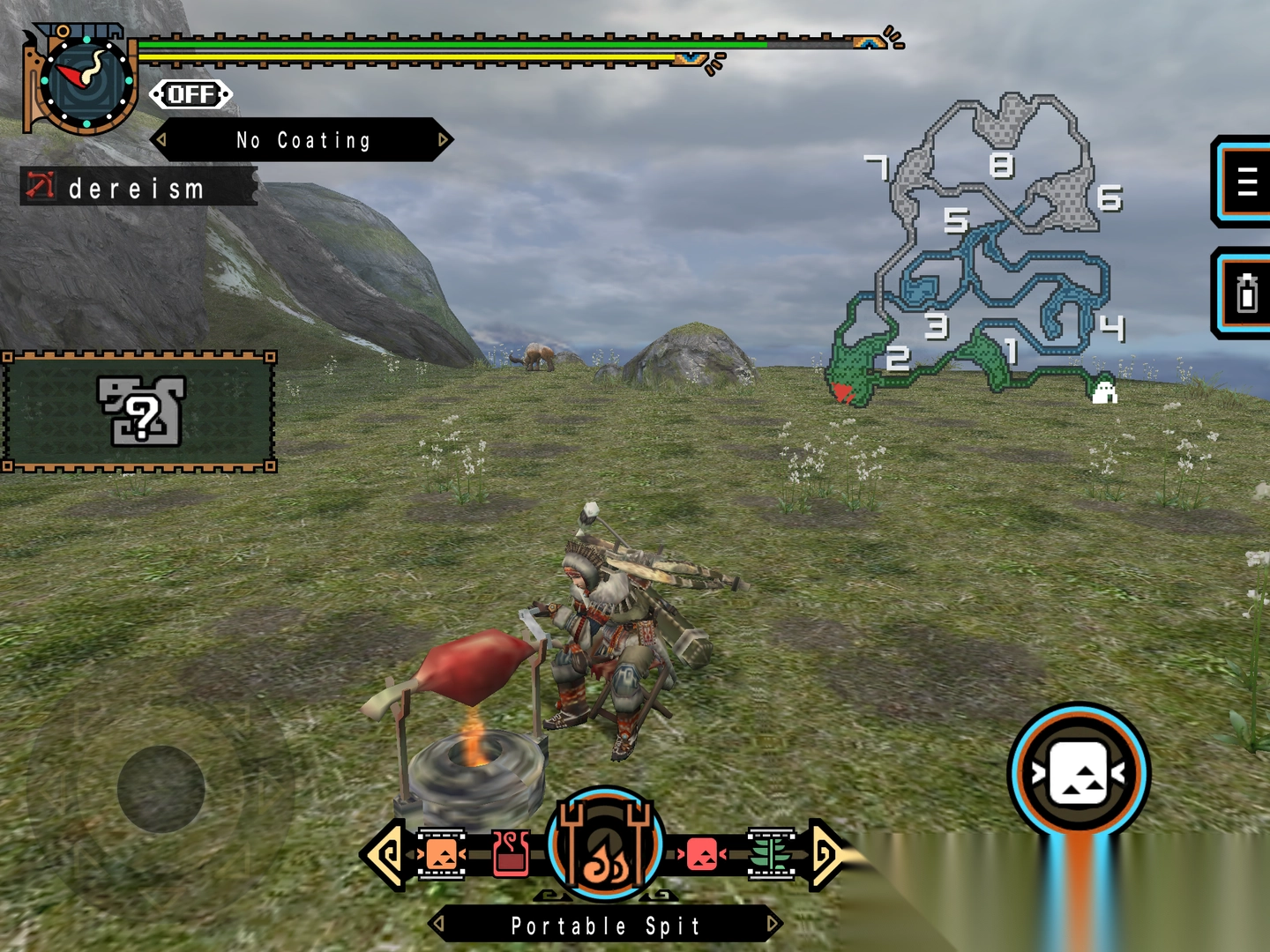Open the menu with three lines
The image size is (1270, 952).
click(1245, 182)
